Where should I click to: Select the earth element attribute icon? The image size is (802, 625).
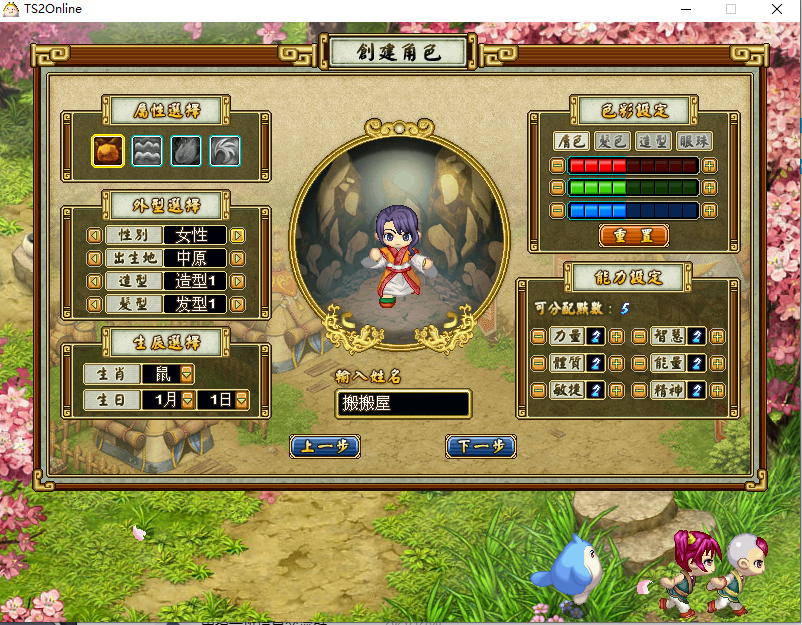[x=108, y=151]
